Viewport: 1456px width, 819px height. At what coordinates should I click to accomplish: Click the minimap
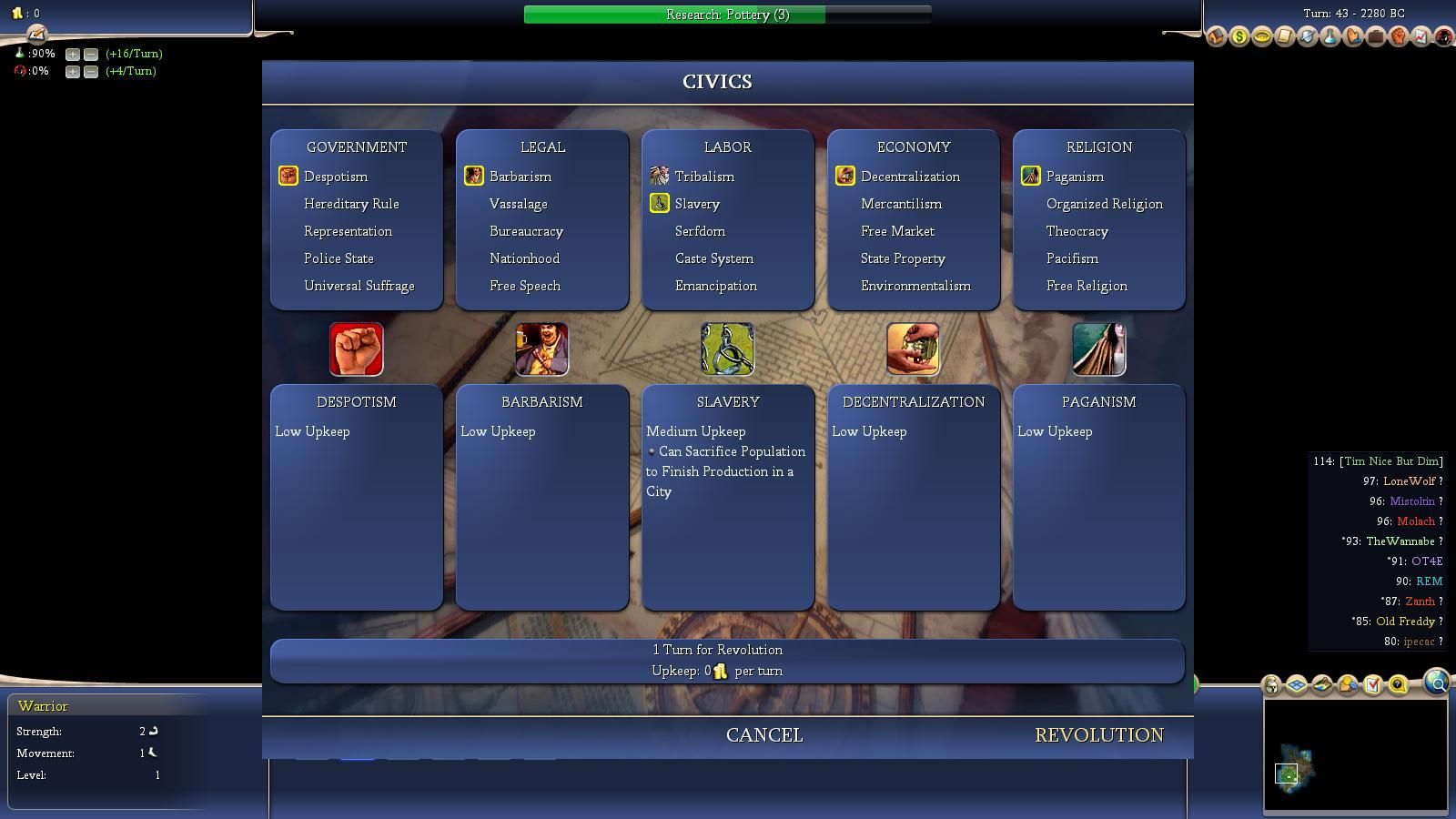[1355, 755]
